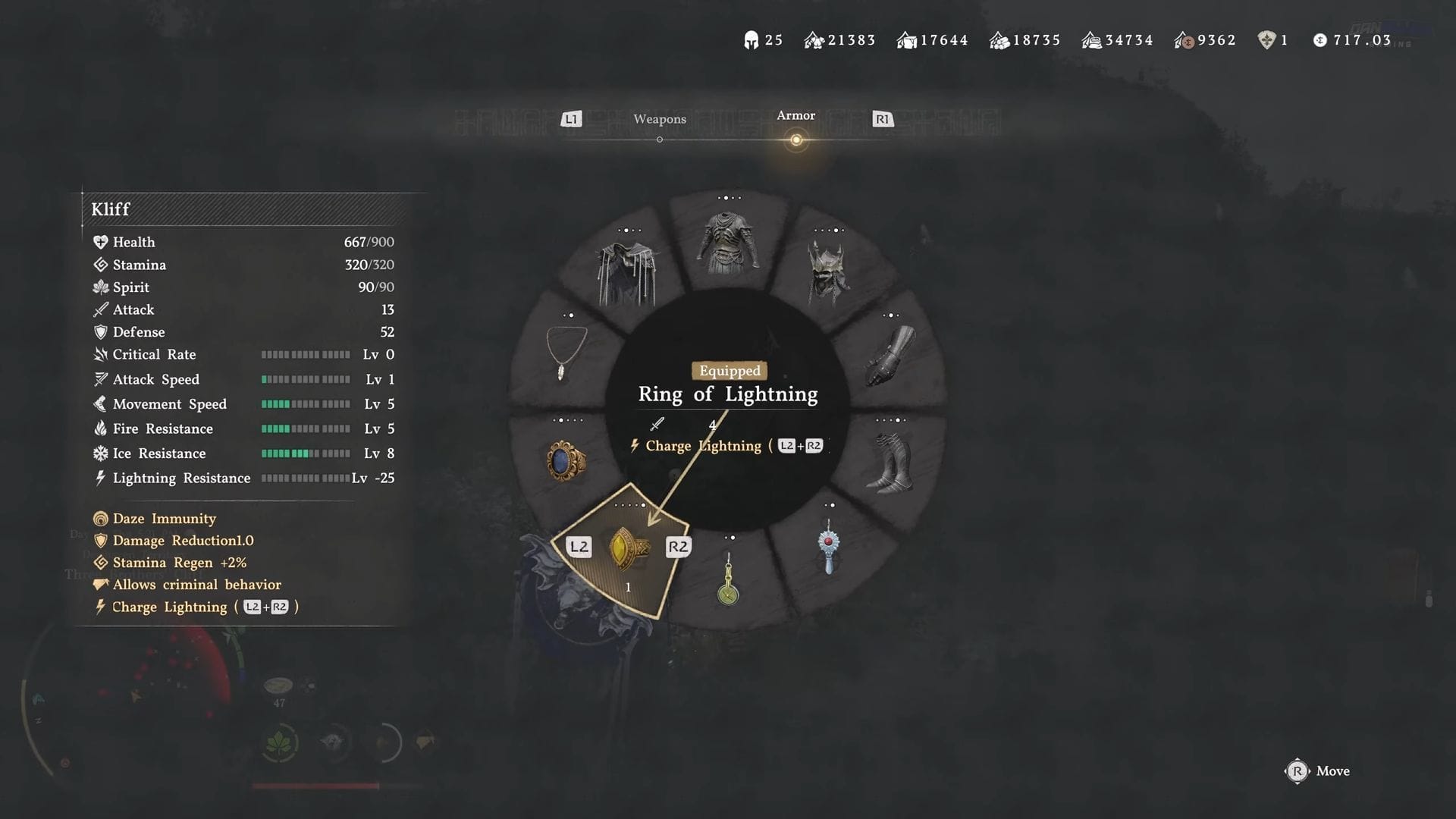Switch to the Weapons tab
Screen dimensions: 1456x819
(x=659, y=120)
